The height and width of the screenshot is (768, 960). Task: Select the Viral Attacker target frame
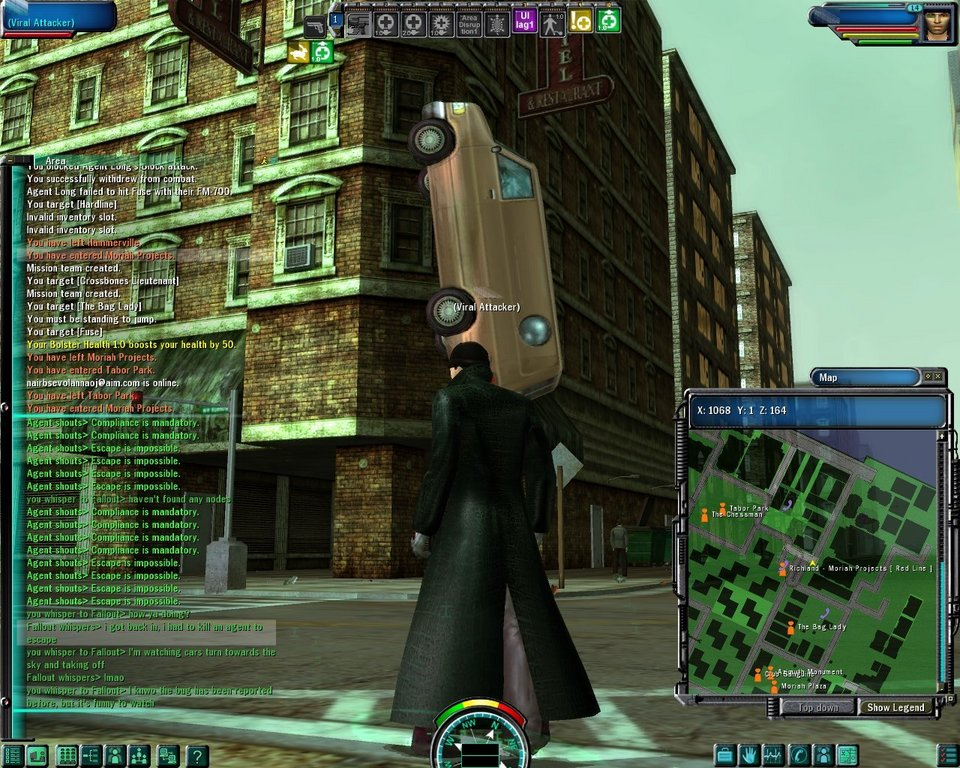coord(58,18)
